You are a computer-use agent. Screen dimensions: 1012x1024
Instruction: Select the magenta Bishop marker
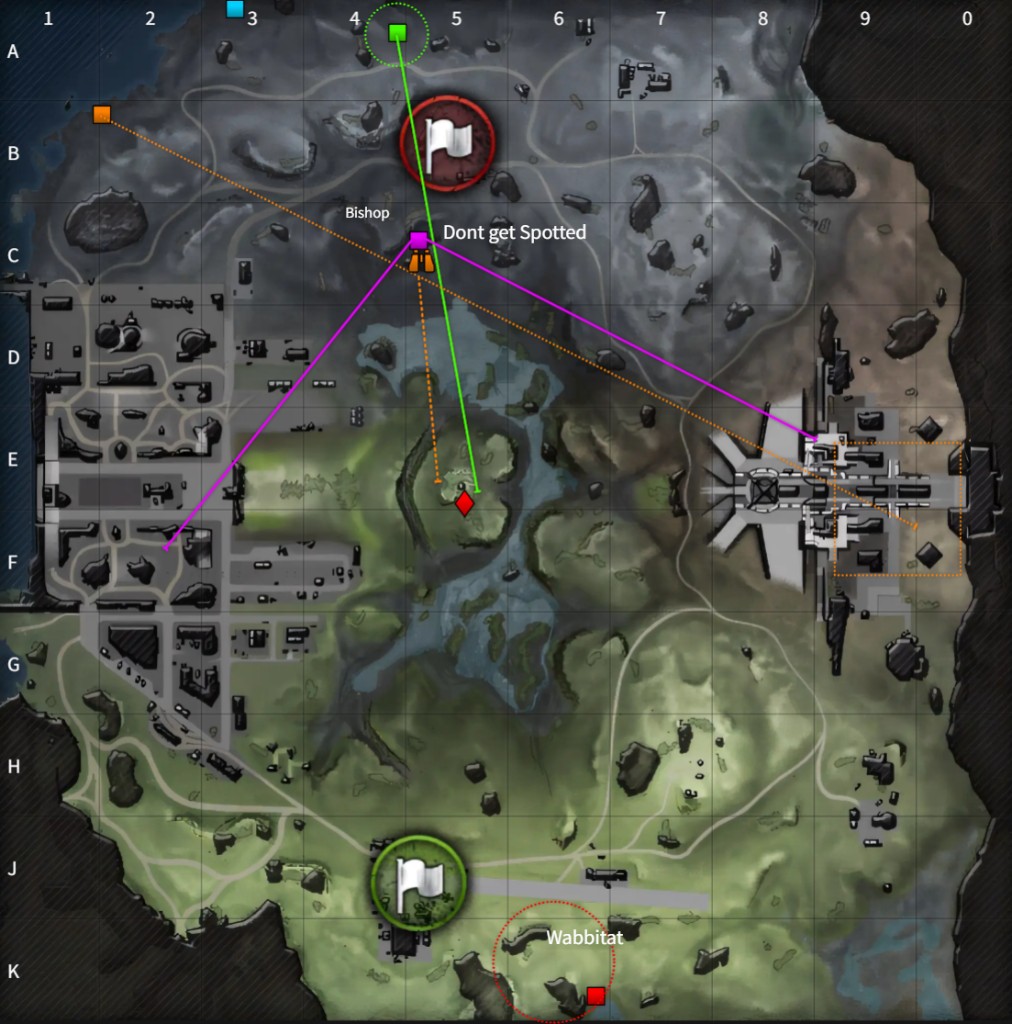tap(419, 240)
